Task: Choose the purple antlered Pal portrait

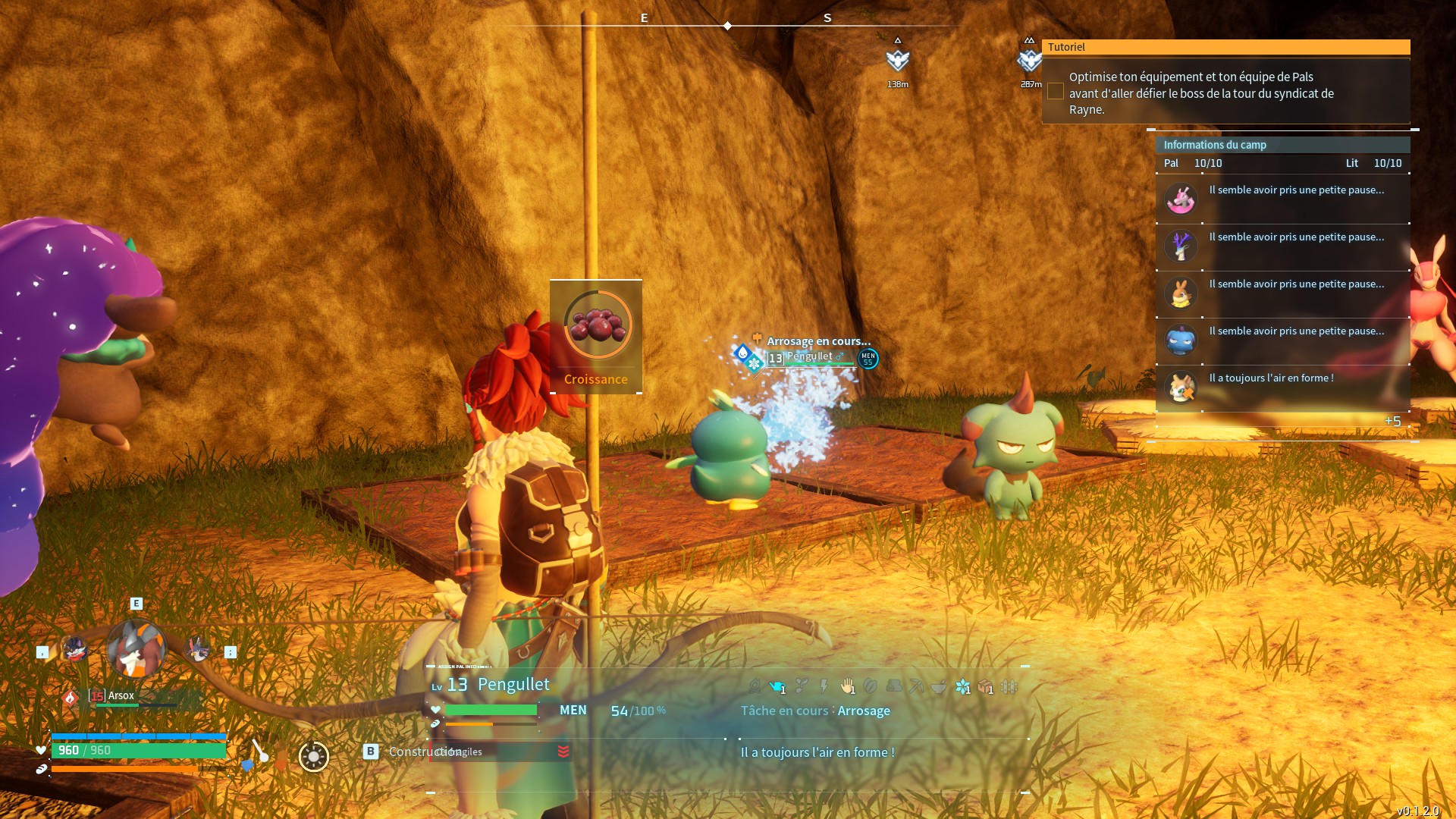Action: pyautogui.click(x=1181, y=246)
